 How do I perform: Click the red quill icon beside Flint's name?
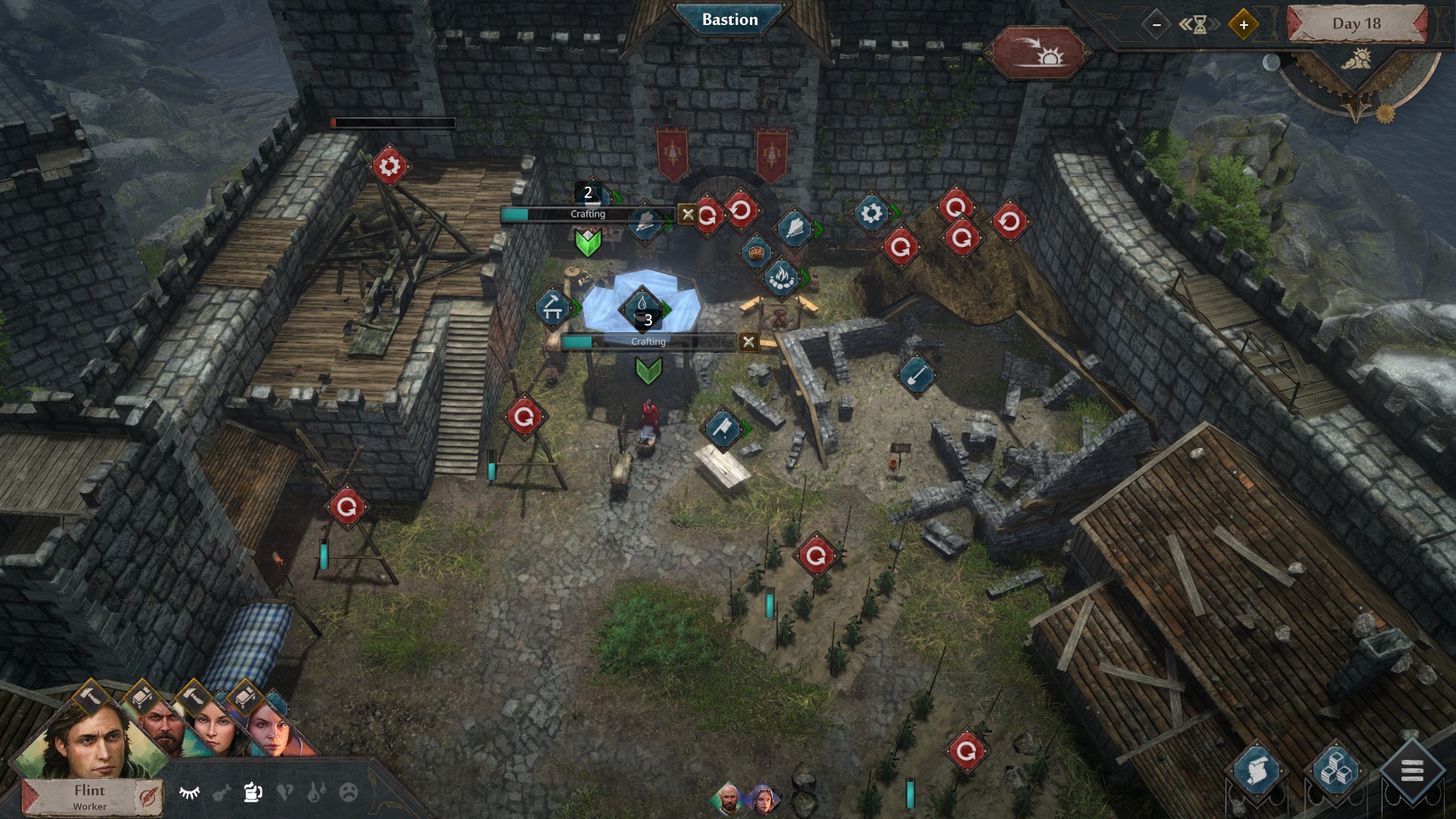pyautogui.click(x=146, y=797)
